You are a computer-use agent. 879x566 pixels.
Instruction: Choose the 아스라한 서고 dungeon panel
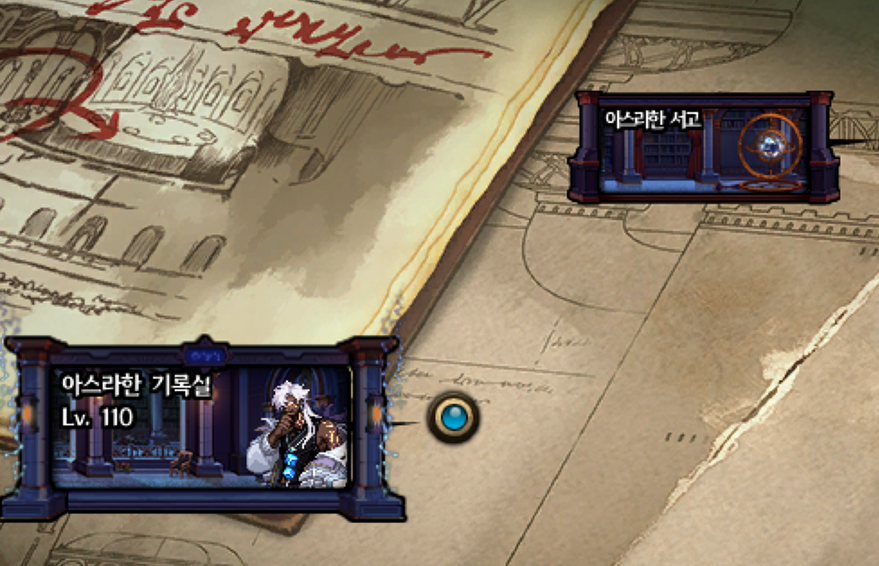[x=703, y=147]
